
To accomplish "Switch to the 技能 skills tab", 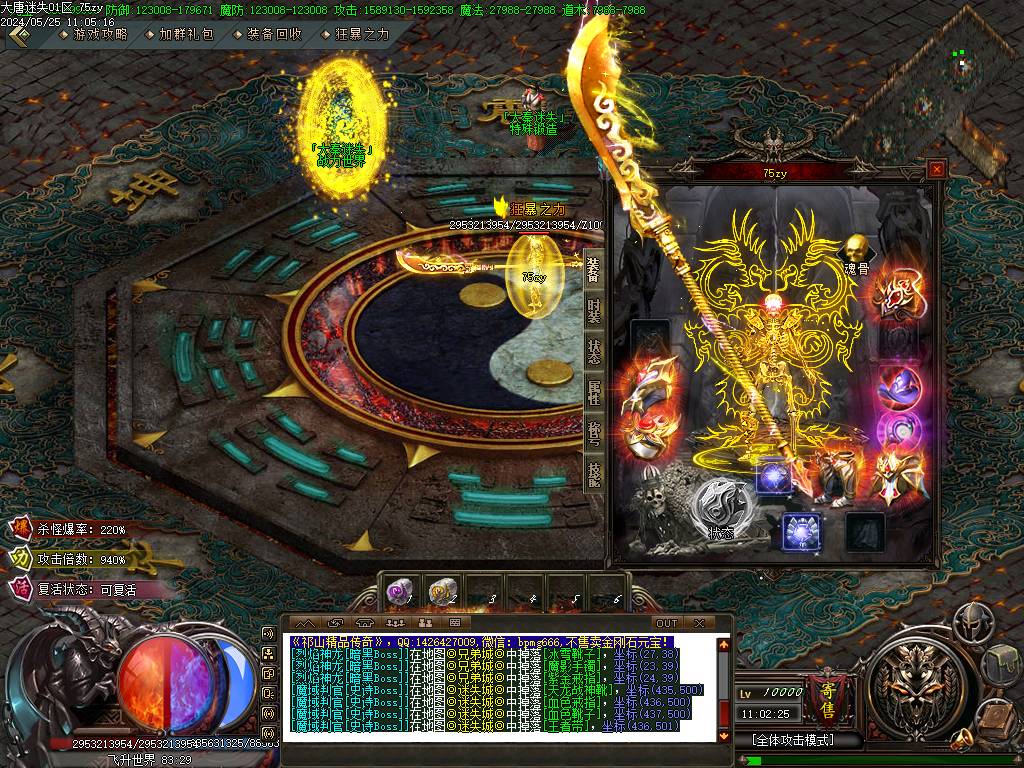I will 594,474.
